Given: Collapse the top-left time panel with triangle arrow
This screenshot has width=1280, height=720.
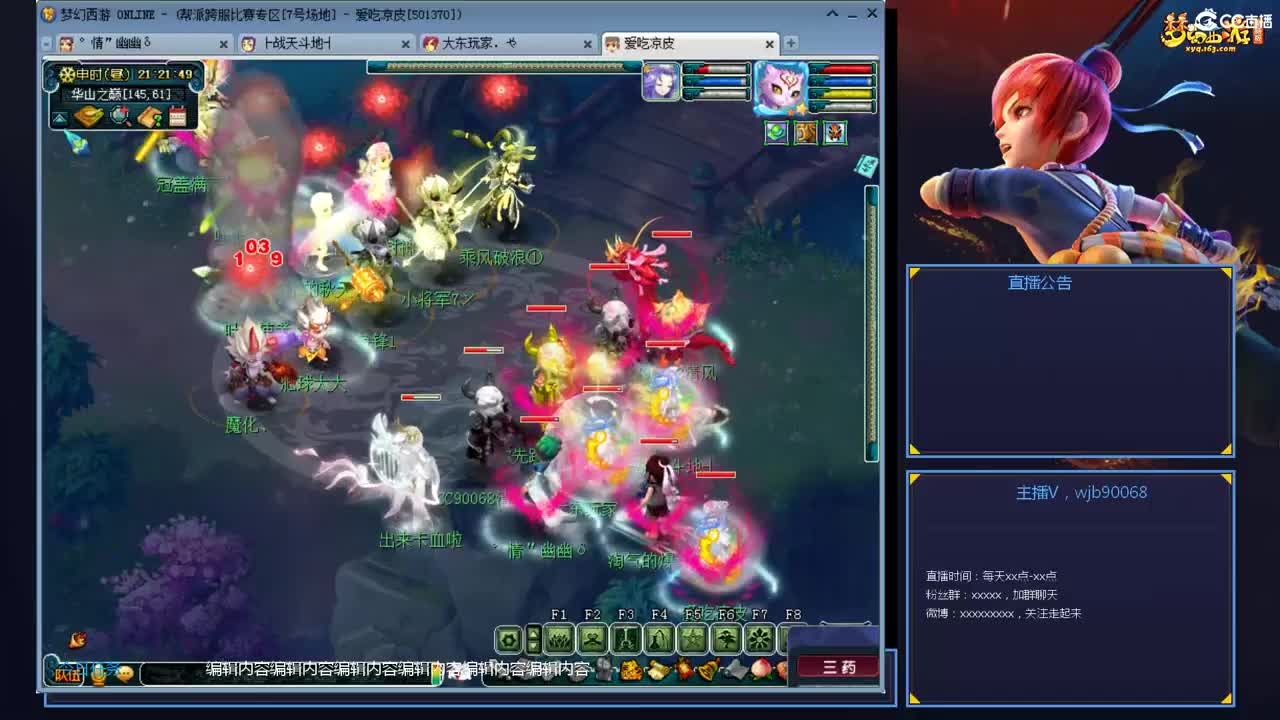Looking at the screenshot, I should [59, 117].
